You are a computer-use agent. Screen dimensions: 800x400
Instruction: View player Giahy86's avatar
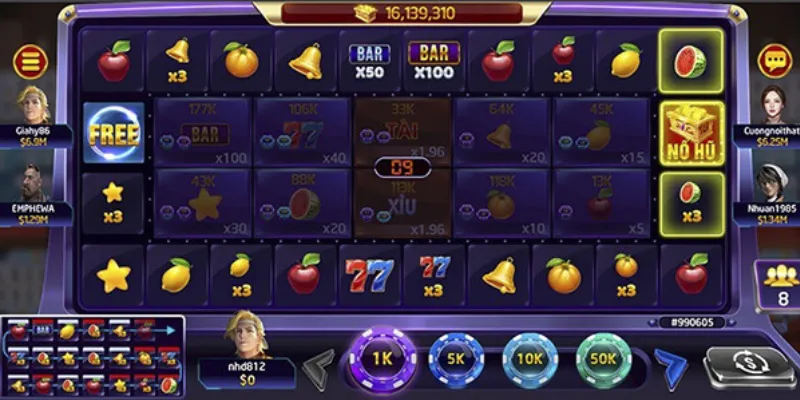point(33,105)
